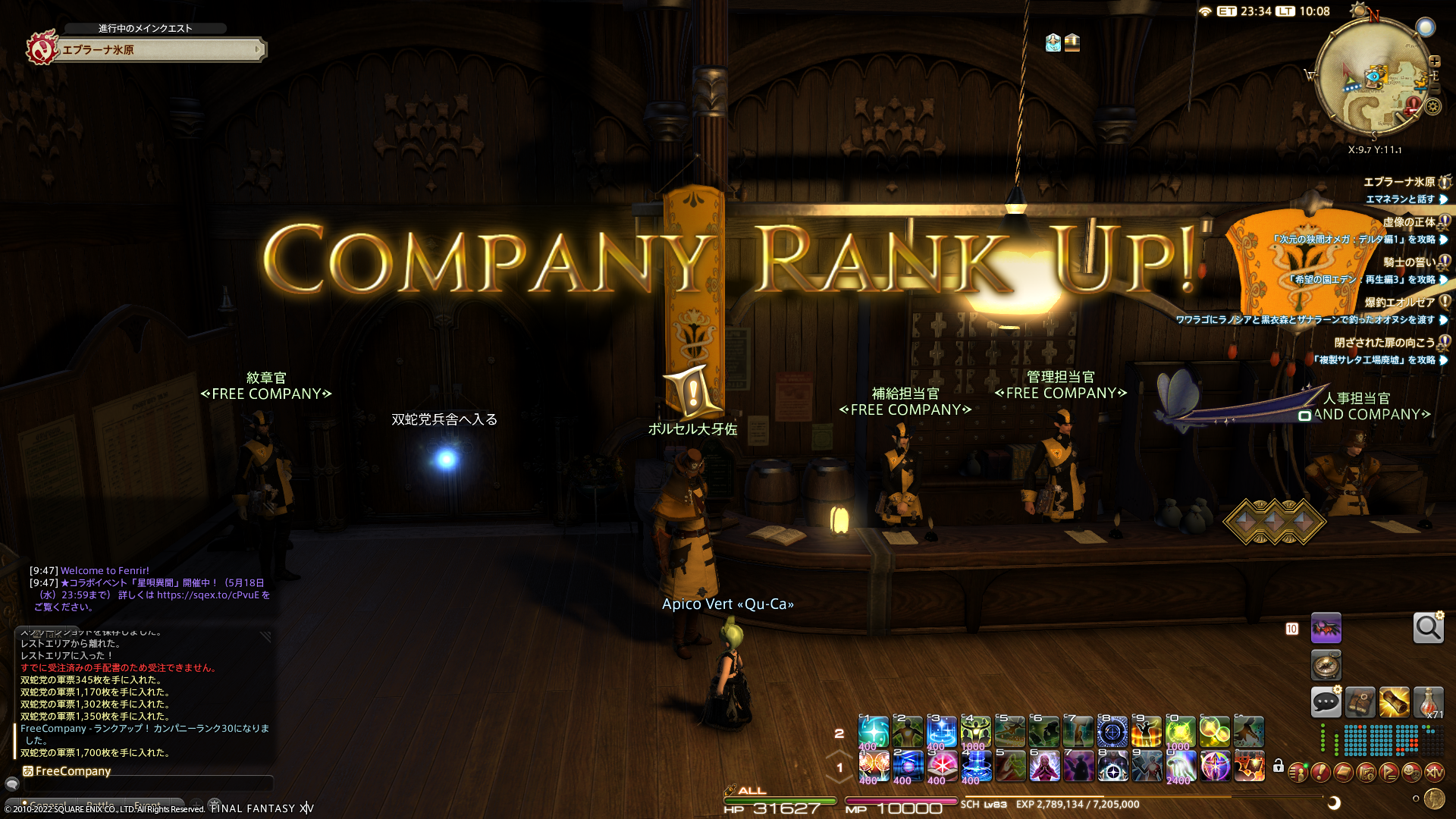The width and height of the screenshot is (1456, 819).
Task: Open the XIV system menu button
Action: click(x=1434, y=772)
